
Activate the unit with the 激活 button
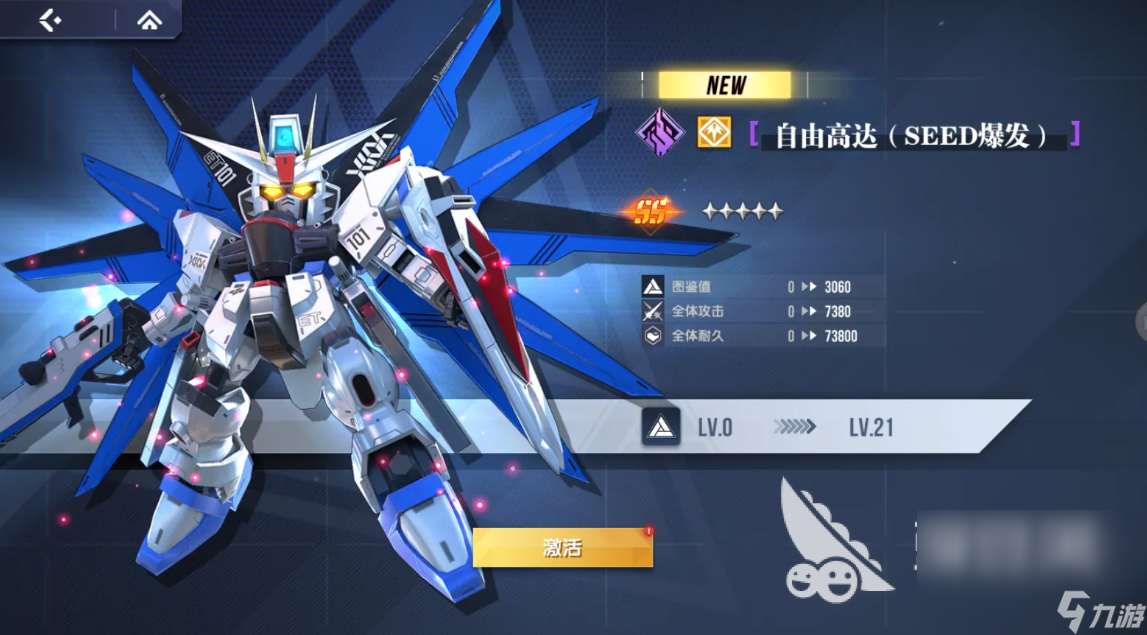coord(562,548)
